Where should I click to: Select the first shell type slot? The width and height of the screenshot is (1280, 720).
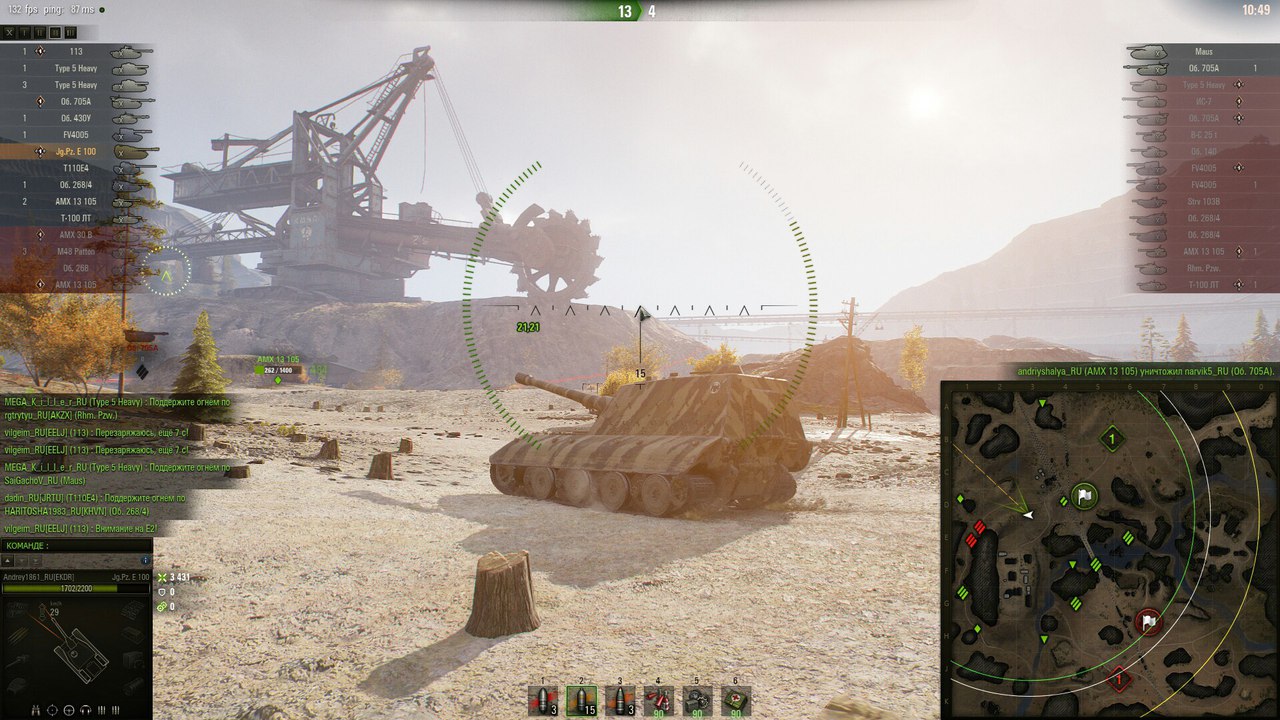(x=544, y=699)
